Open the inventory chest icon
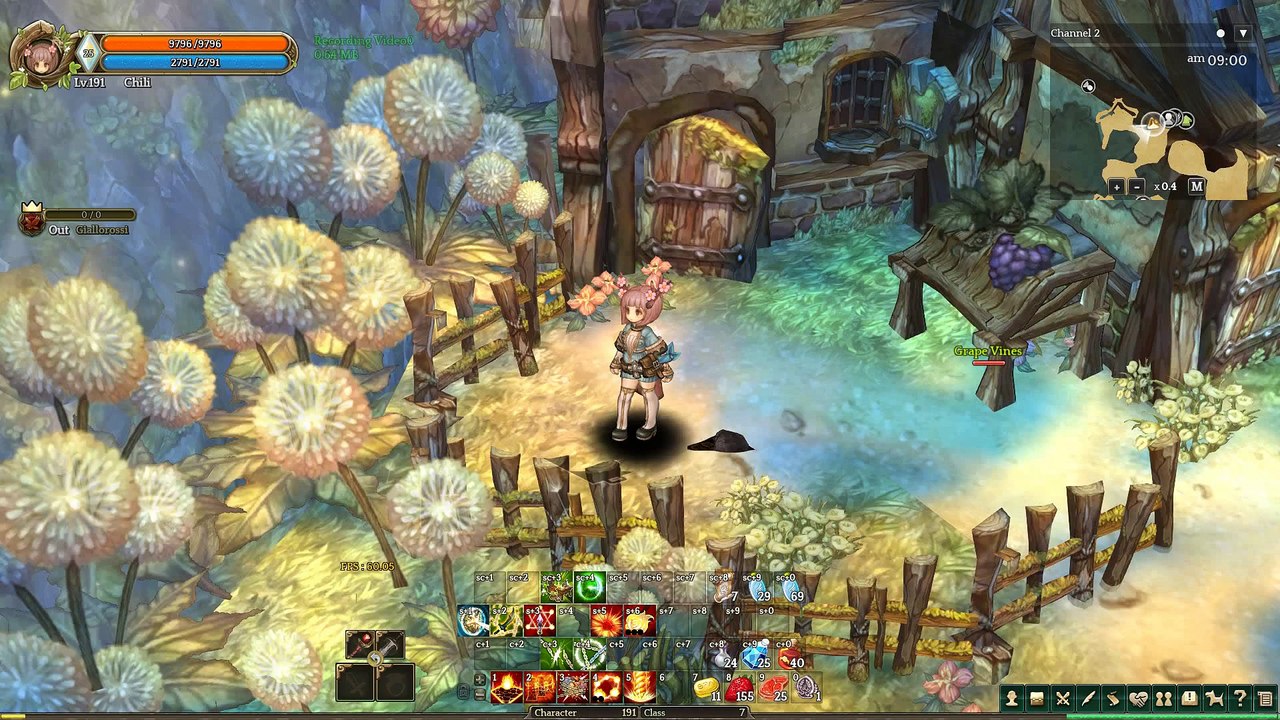Screen dimensions: 1280x720 [x=1038, y=698]
